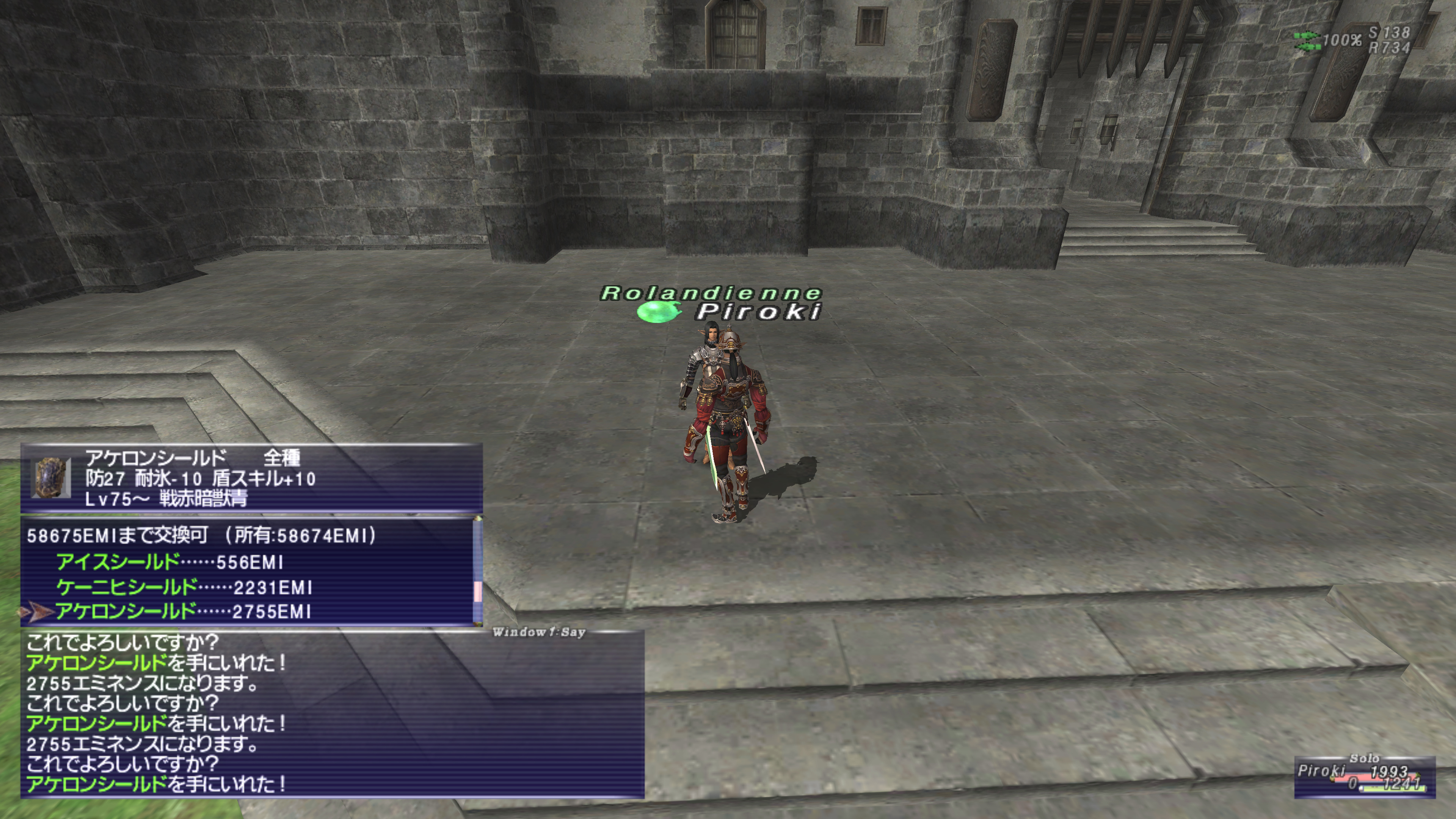Select the アイスシールド 556EMI entry
Viewport: 1456px width, 819px height.
coord(169,562)
